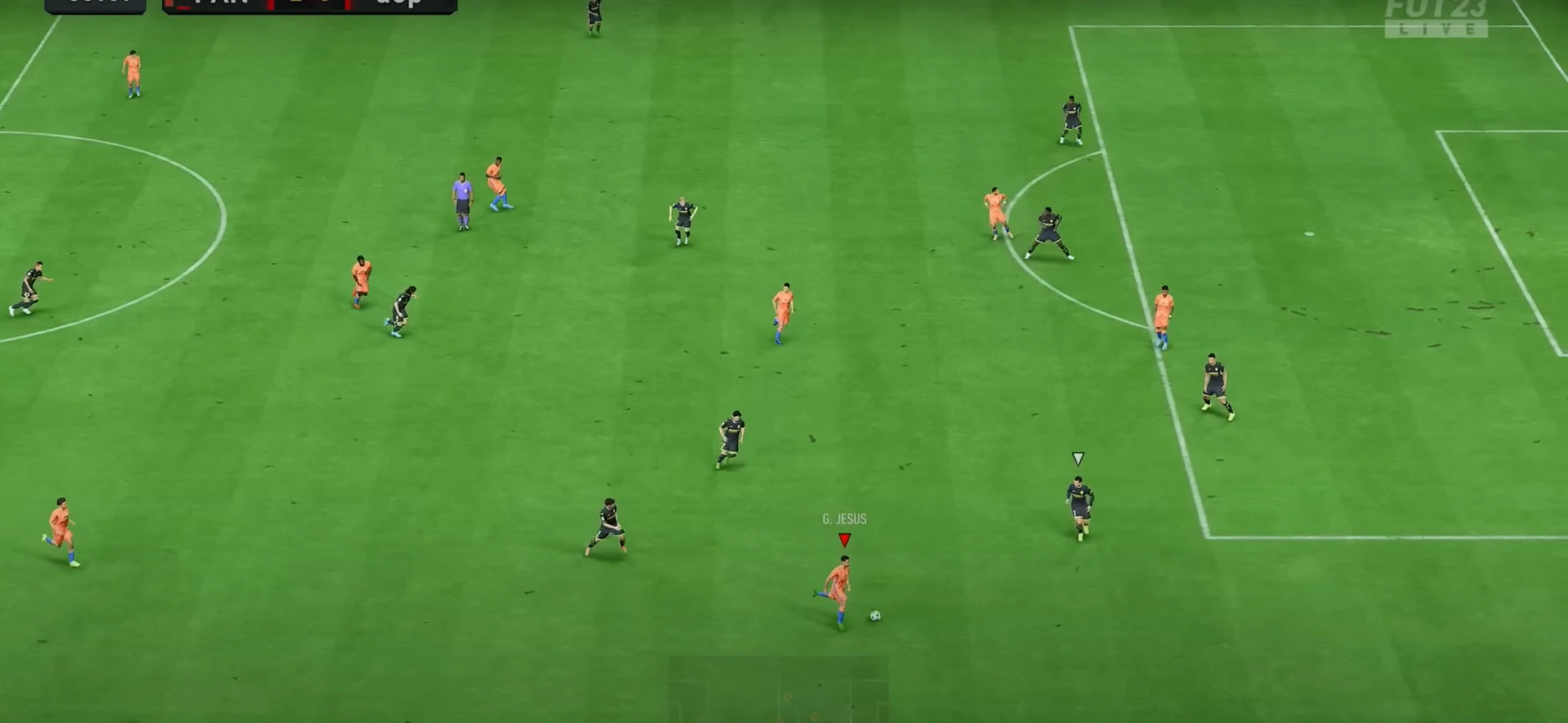Screen dimensions: 1568x723
Task: Click the red score divider bar on the scoreboard
Action: pyautogui.click(x=271, y=7)
